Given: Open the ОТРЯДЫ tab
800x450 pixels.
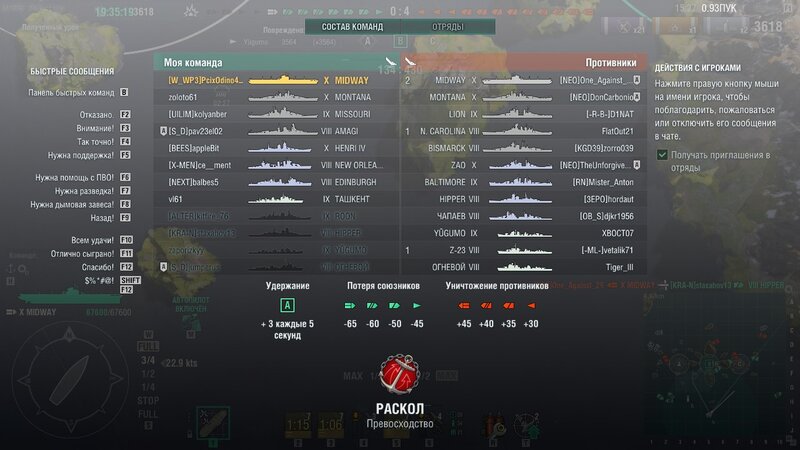Looking at the screenshot, I should tap(446, 27).
